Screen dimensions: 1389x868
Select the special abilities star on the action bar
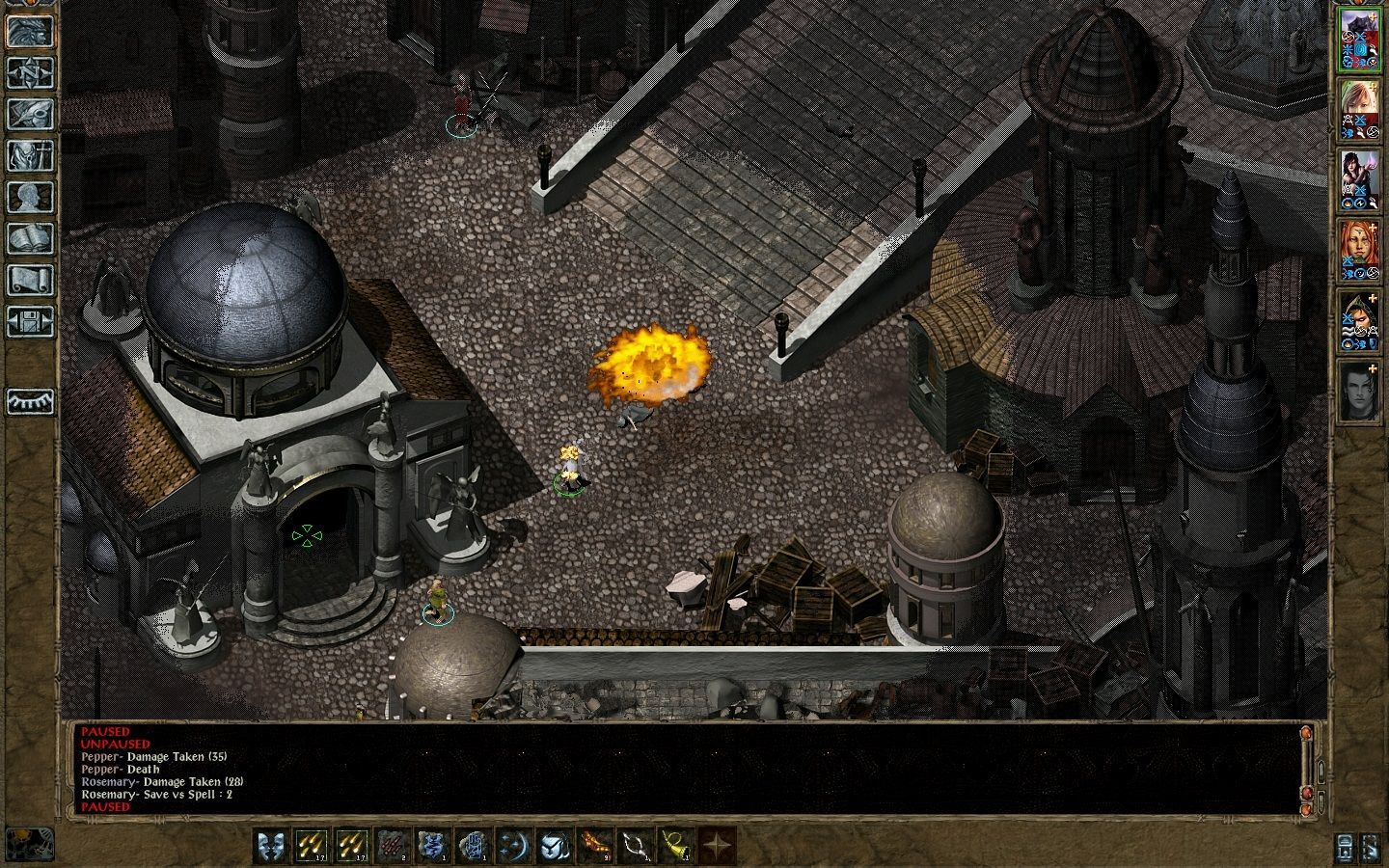click(x=720, y=842)
